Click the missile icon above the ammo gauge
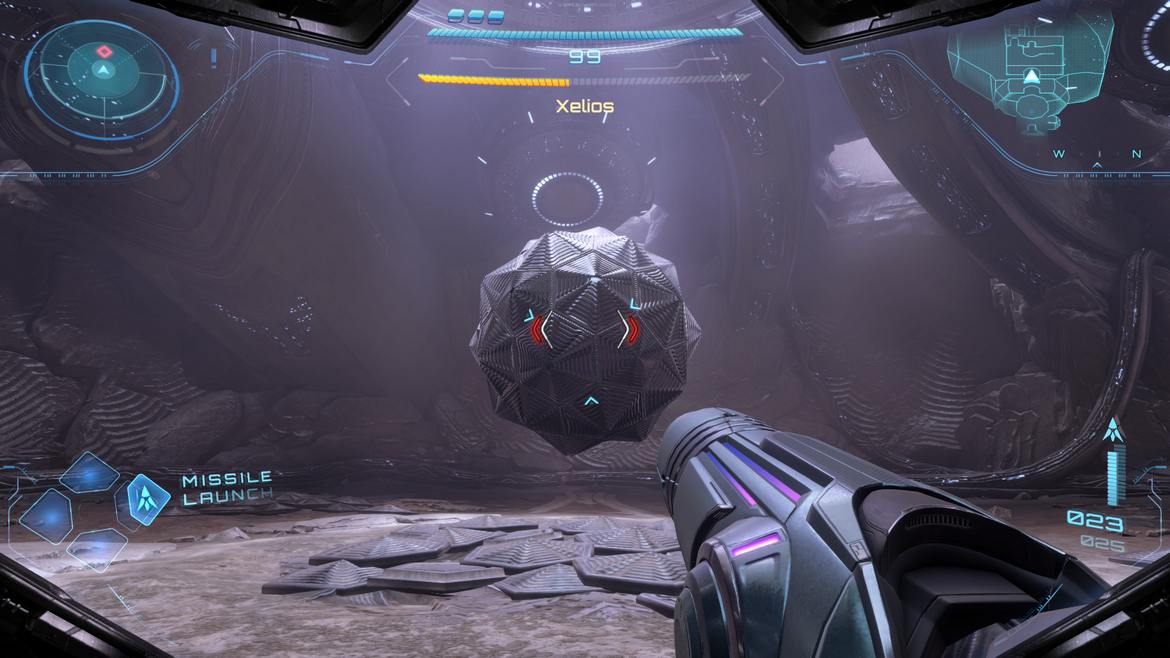Screen dimensions: 1170x658 (x=1113, y=432)
